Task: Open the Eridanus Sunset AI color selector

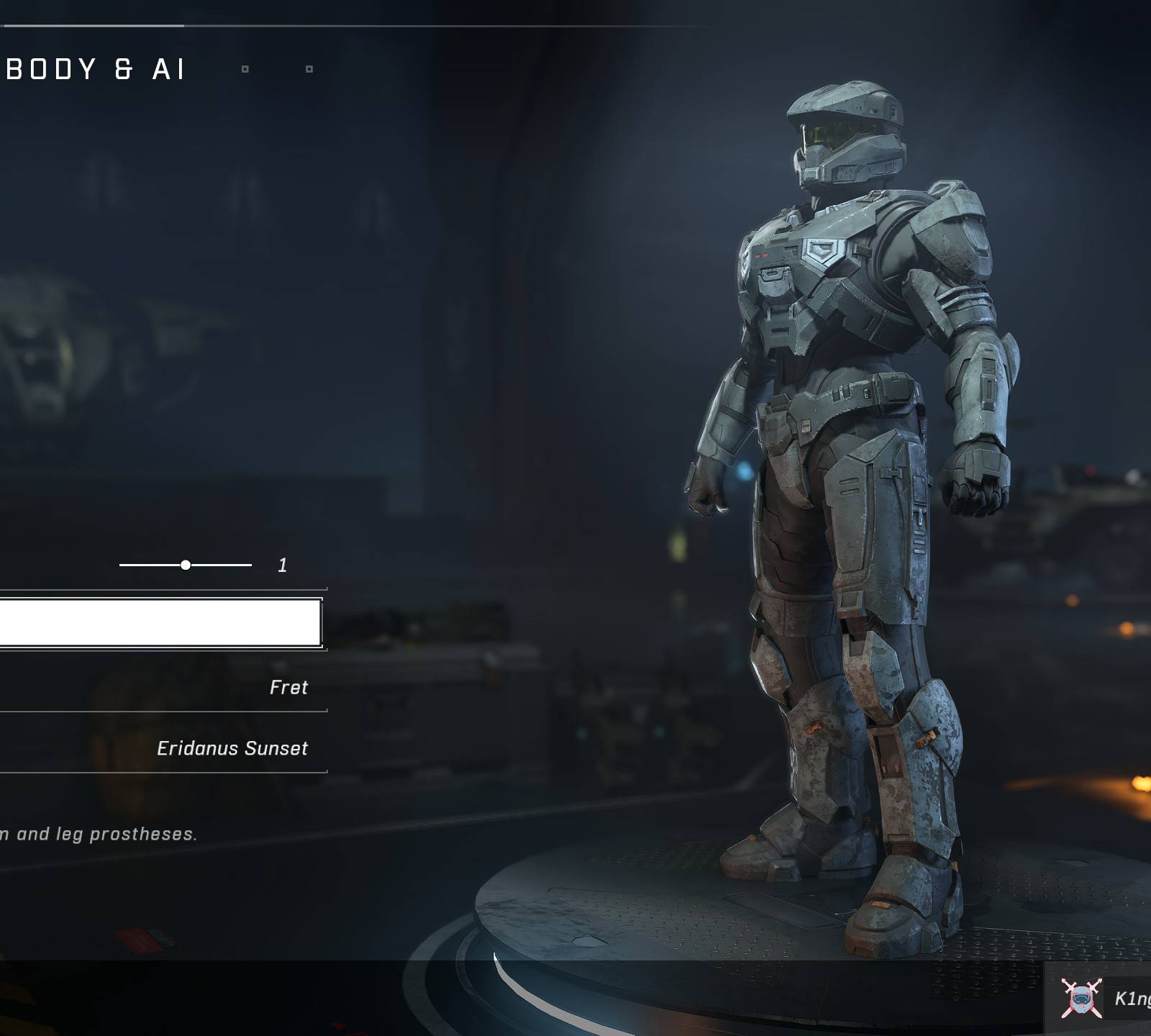Action: point(234,748)
